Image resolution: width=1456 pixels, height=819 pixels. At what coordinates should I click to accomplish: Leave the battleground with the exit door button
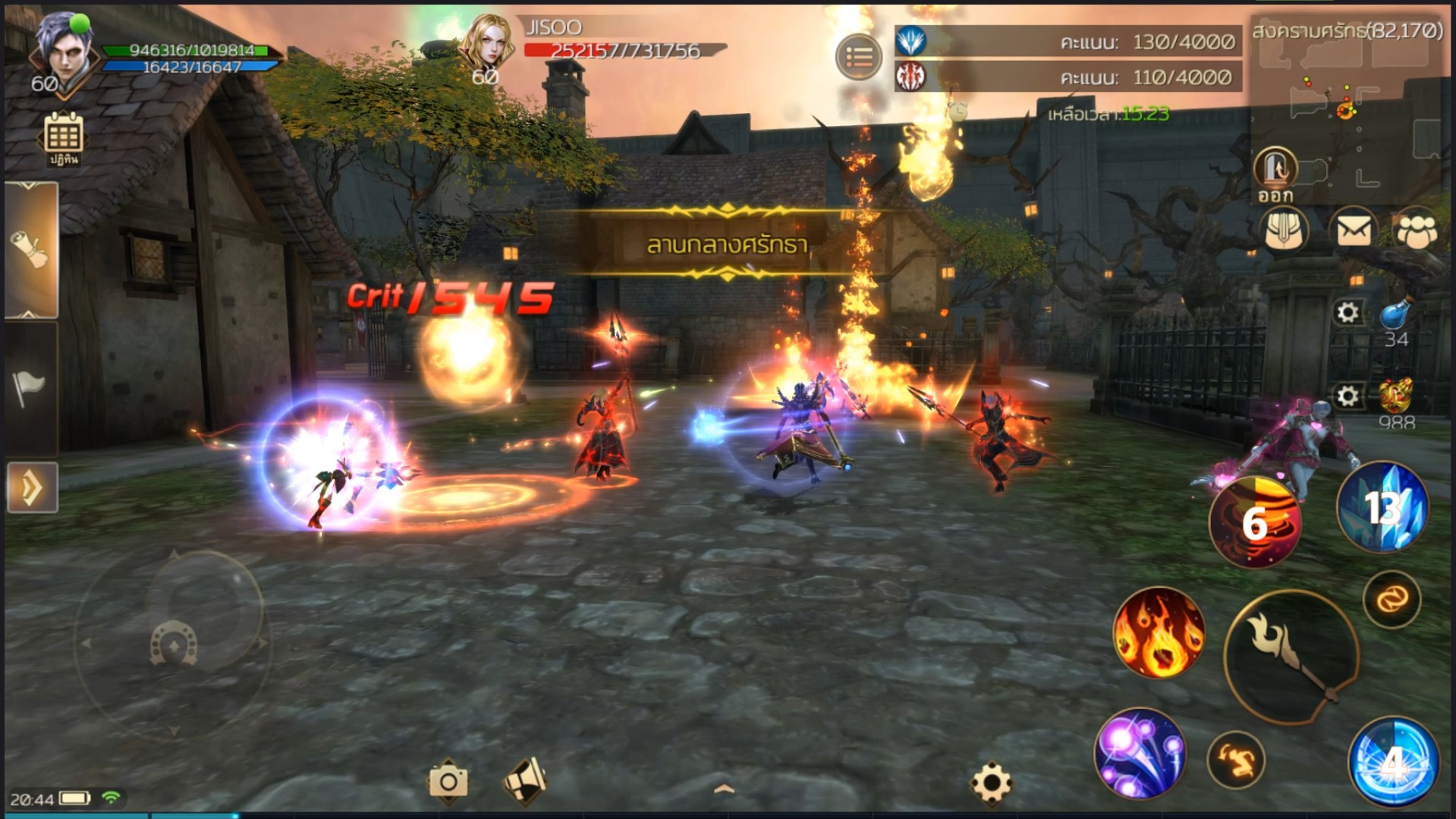click(1275, 169)
